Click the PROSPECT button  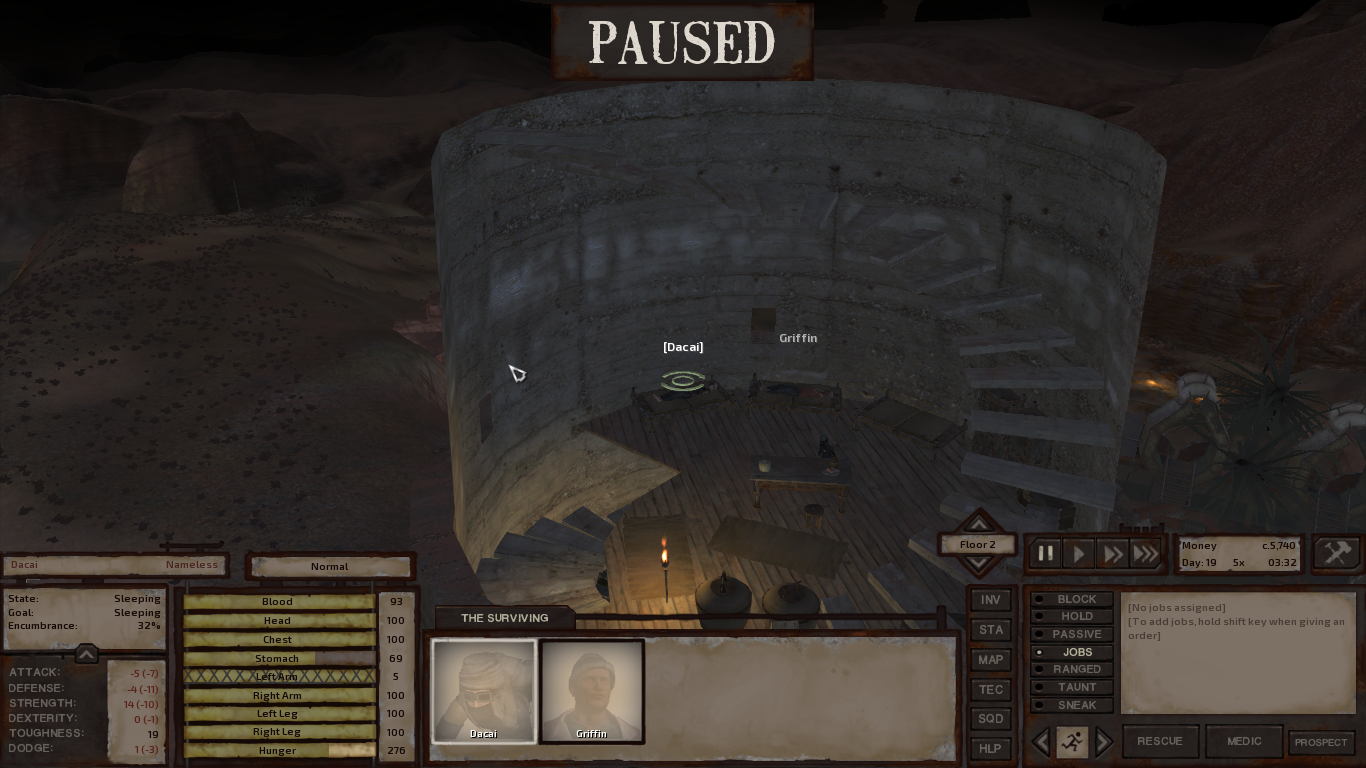pos(1321,742)
